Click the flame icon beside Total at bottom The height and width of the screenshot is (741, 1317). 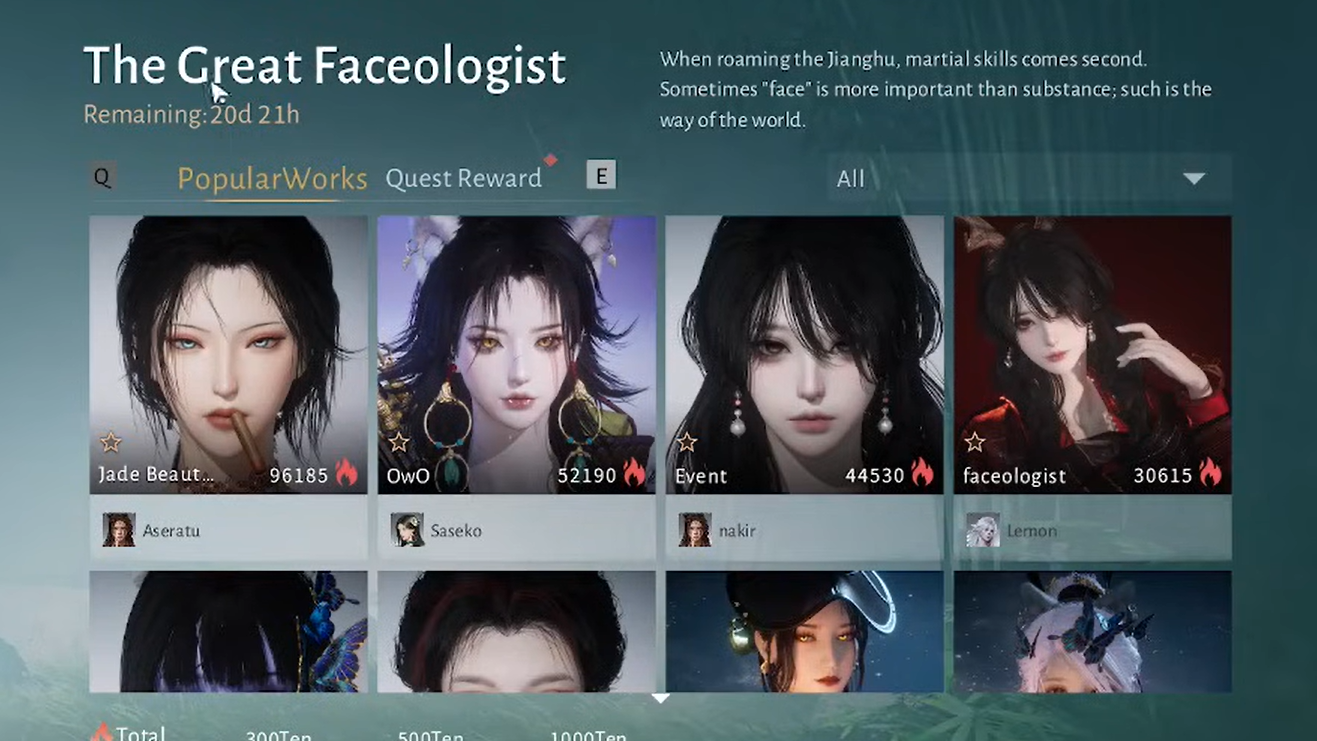(x=103, y=731)
